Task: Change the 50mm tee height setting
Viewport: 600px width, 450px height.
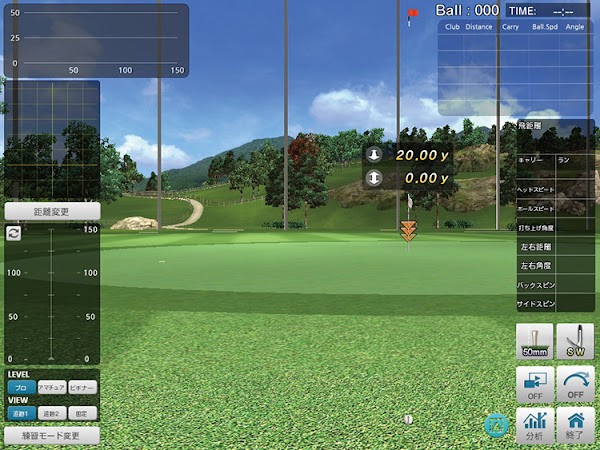Action: click(535, 342)
